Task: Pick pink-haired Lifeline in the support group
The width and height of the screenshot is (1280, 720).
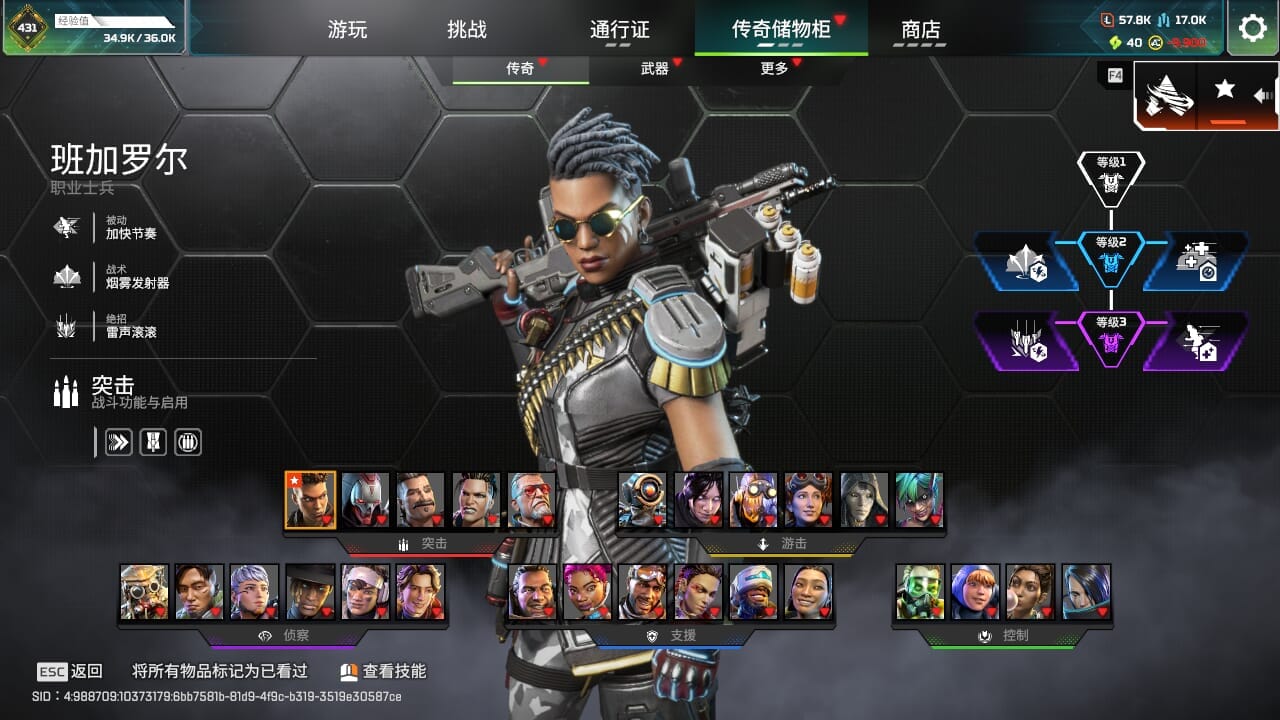Action: 588,592
